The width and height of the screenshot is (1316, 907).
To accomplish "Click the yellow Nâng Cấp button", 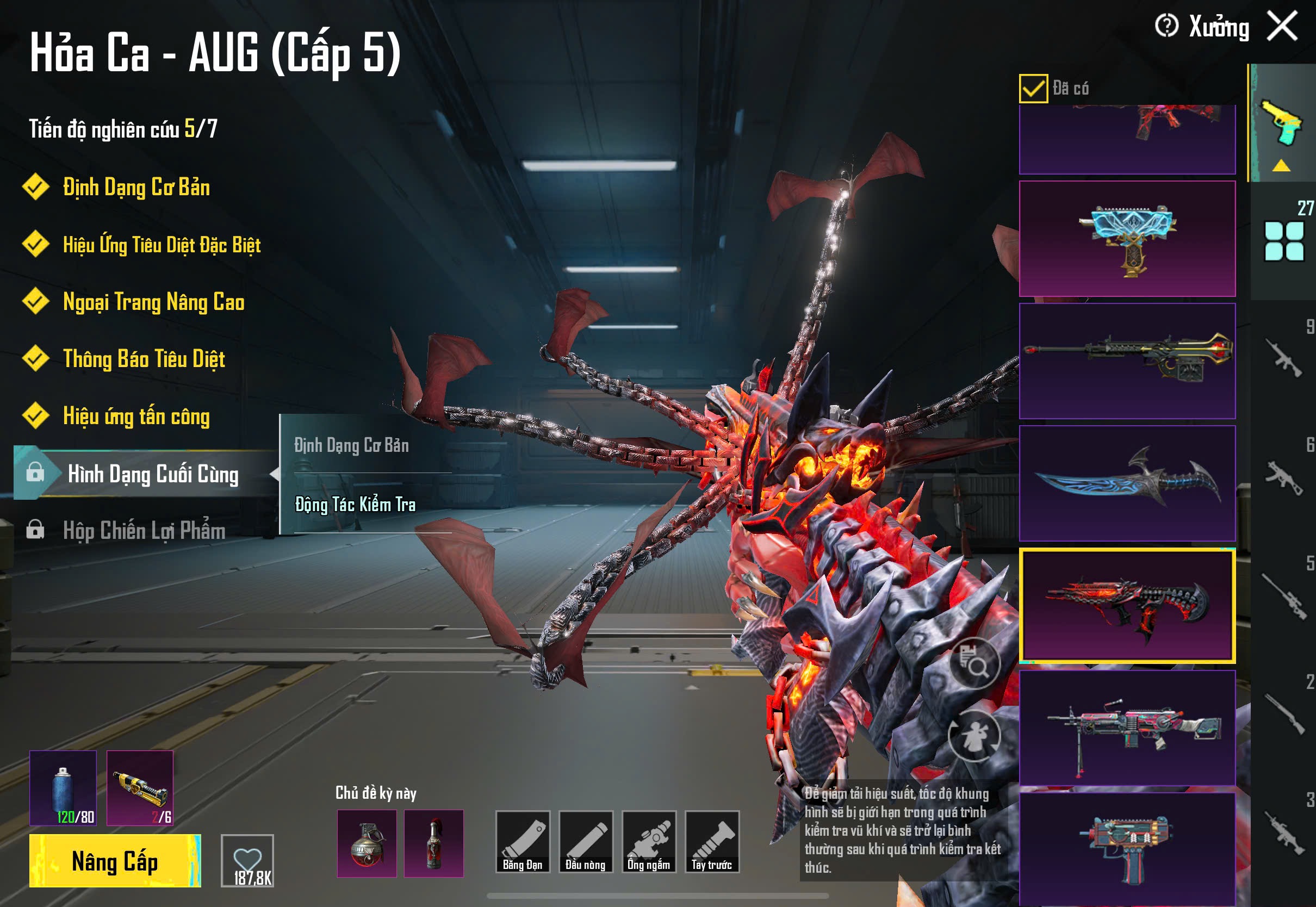I will tap(115, 860).
